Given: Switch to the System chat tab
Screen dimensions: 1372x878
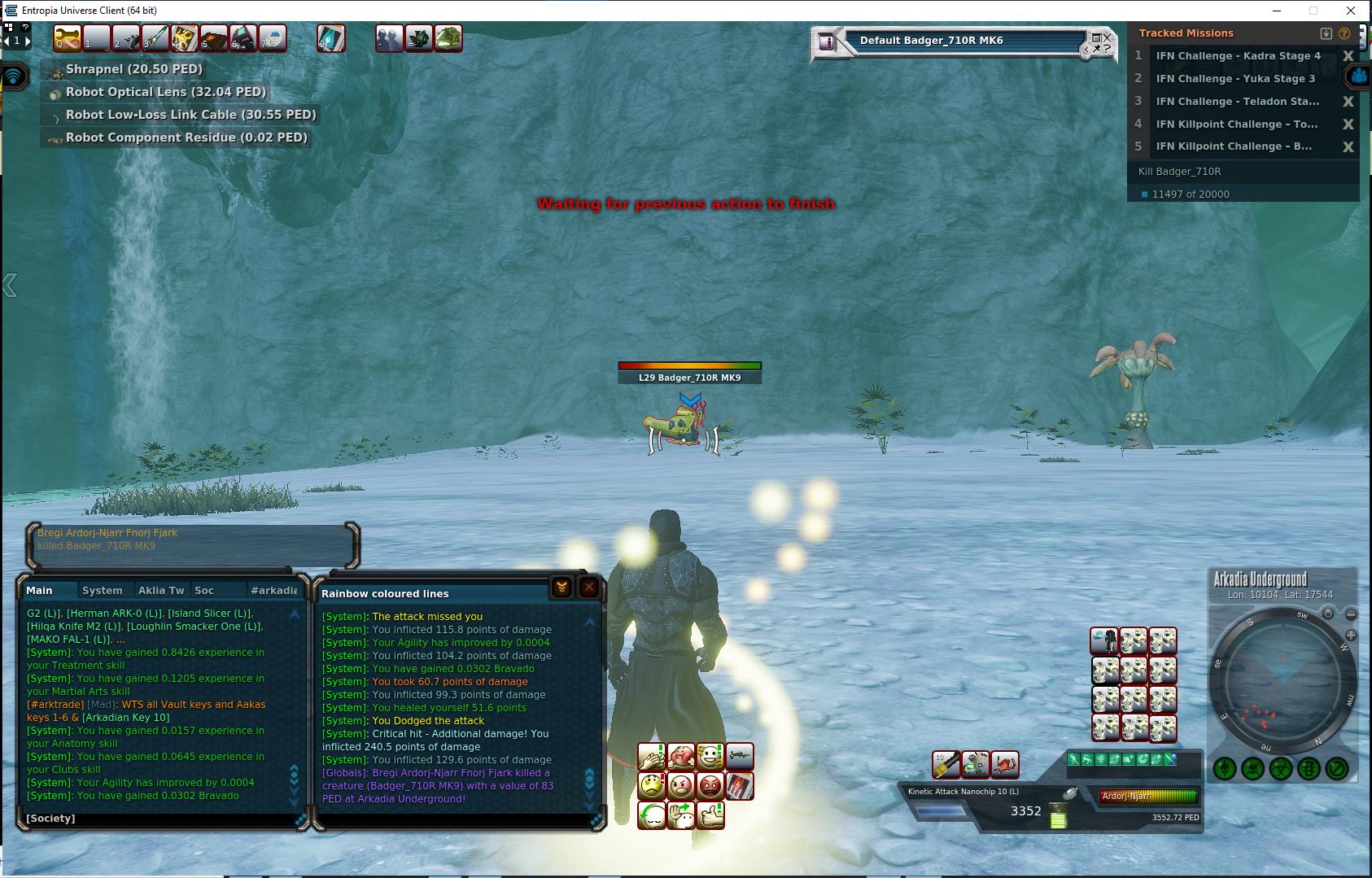Looking at the screenshot, I should click(103, 590).
